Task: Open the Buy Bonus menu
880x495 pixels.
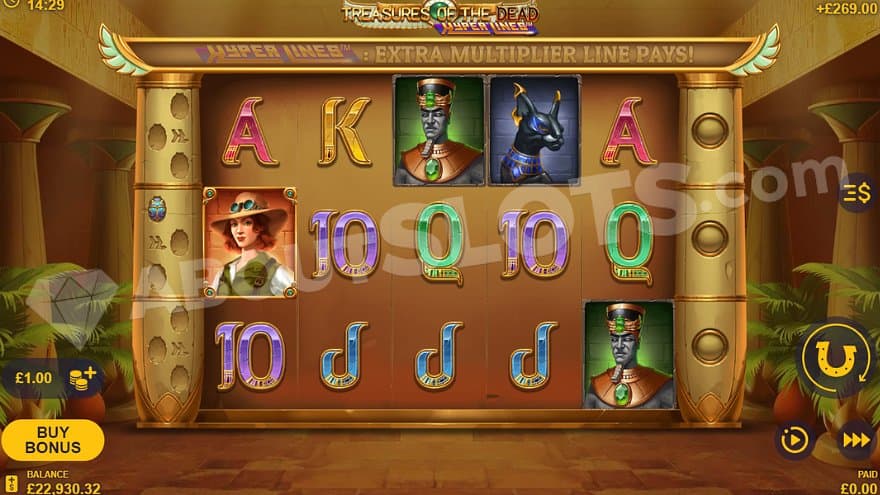Action: click(x=52, y=440)
